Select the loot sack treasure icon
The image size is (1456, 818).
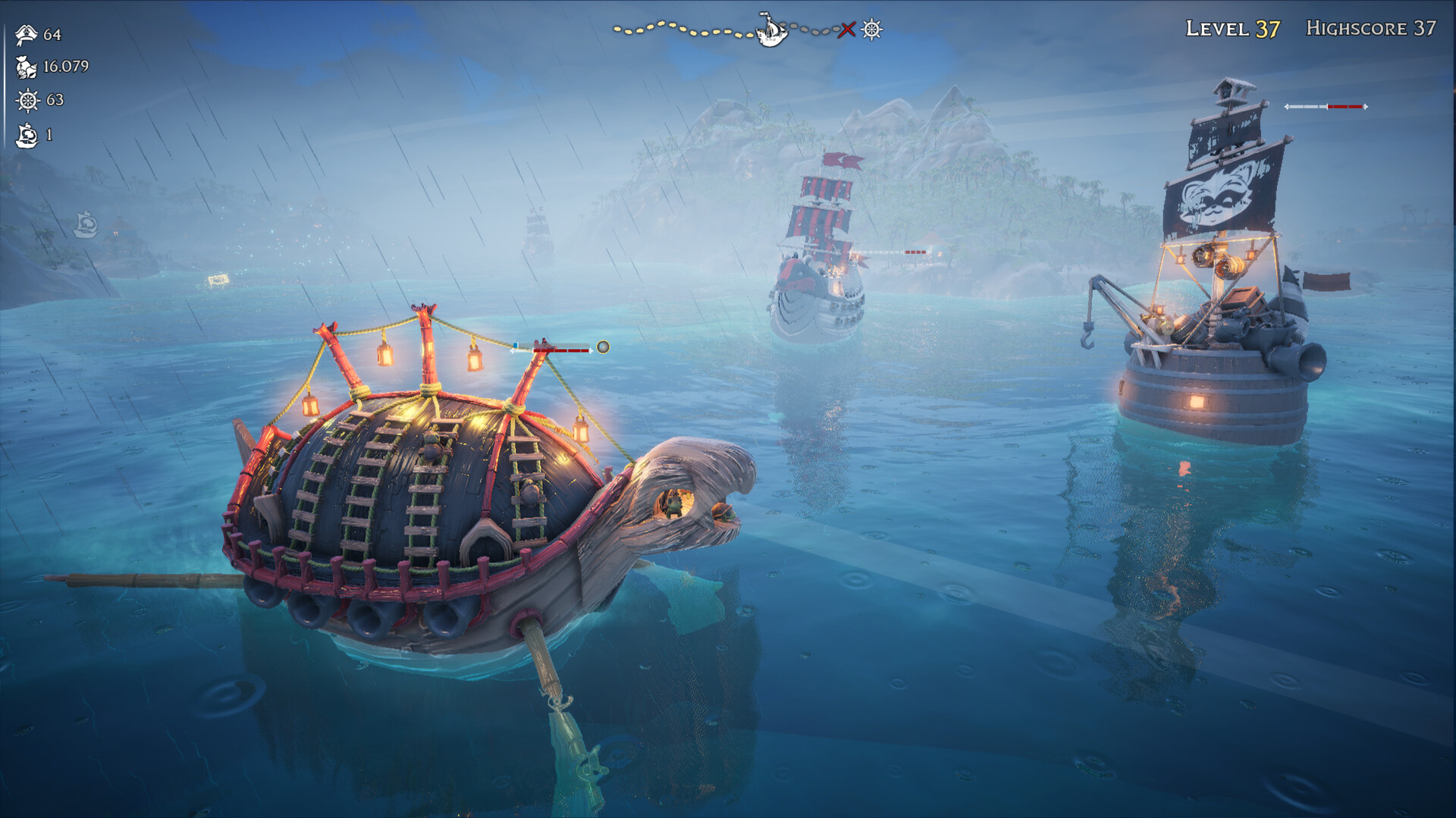pos(27,67)
